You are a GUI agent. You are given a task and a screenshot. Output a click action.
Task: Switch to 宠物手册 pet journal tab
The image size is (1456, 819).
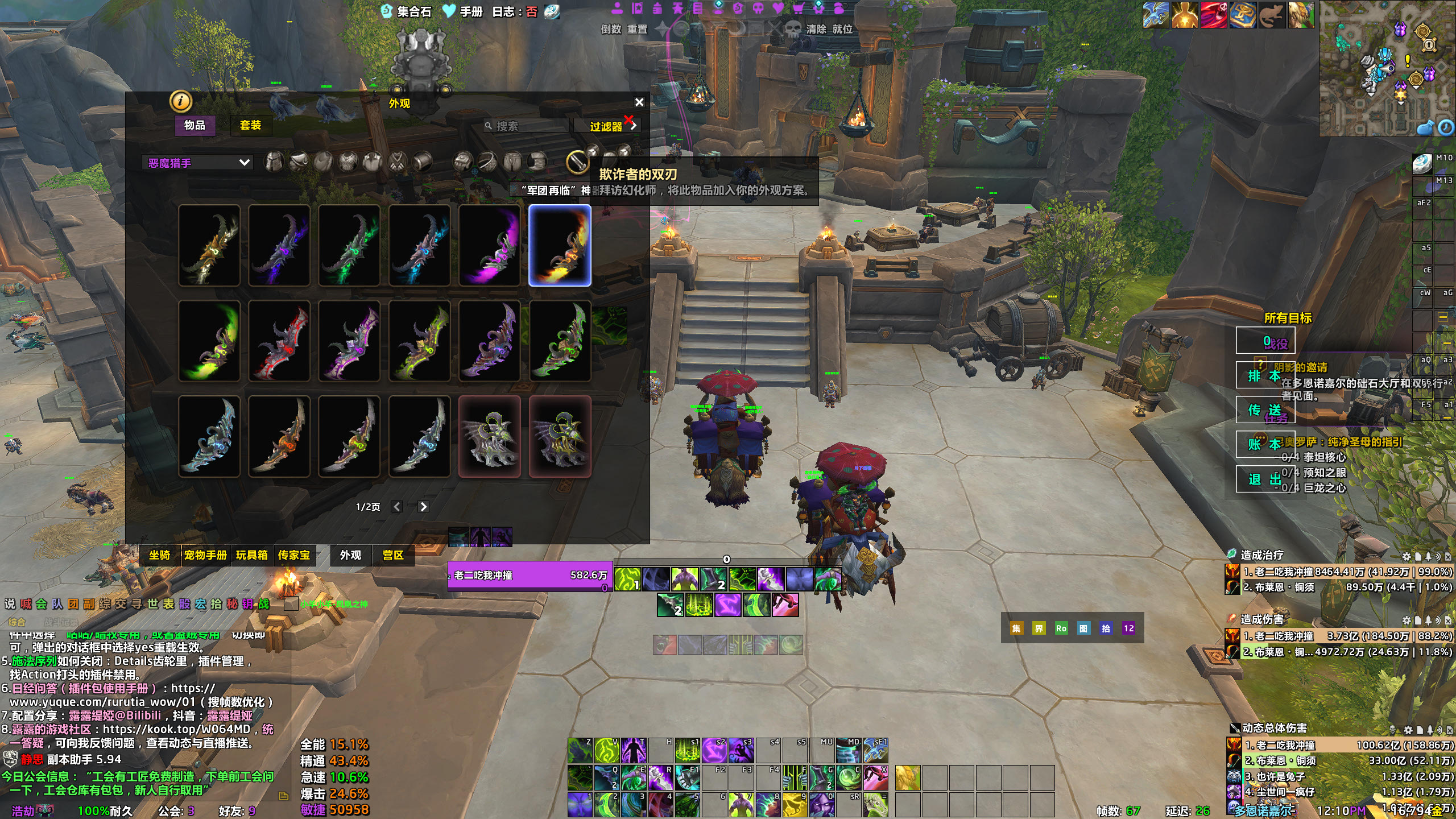click(x=205, y=555)
